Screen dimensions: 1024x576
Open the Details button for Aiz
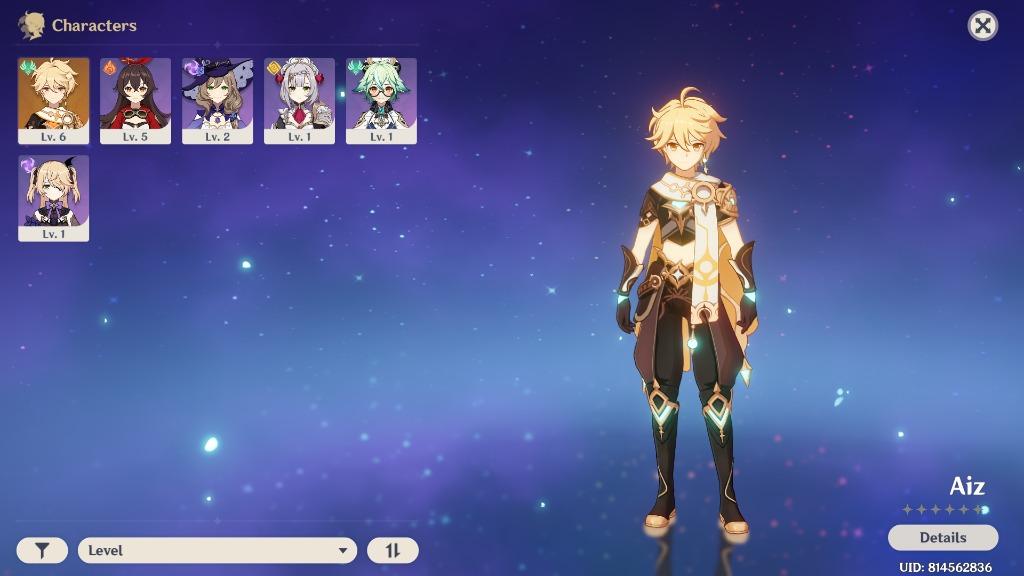(942, 537)
